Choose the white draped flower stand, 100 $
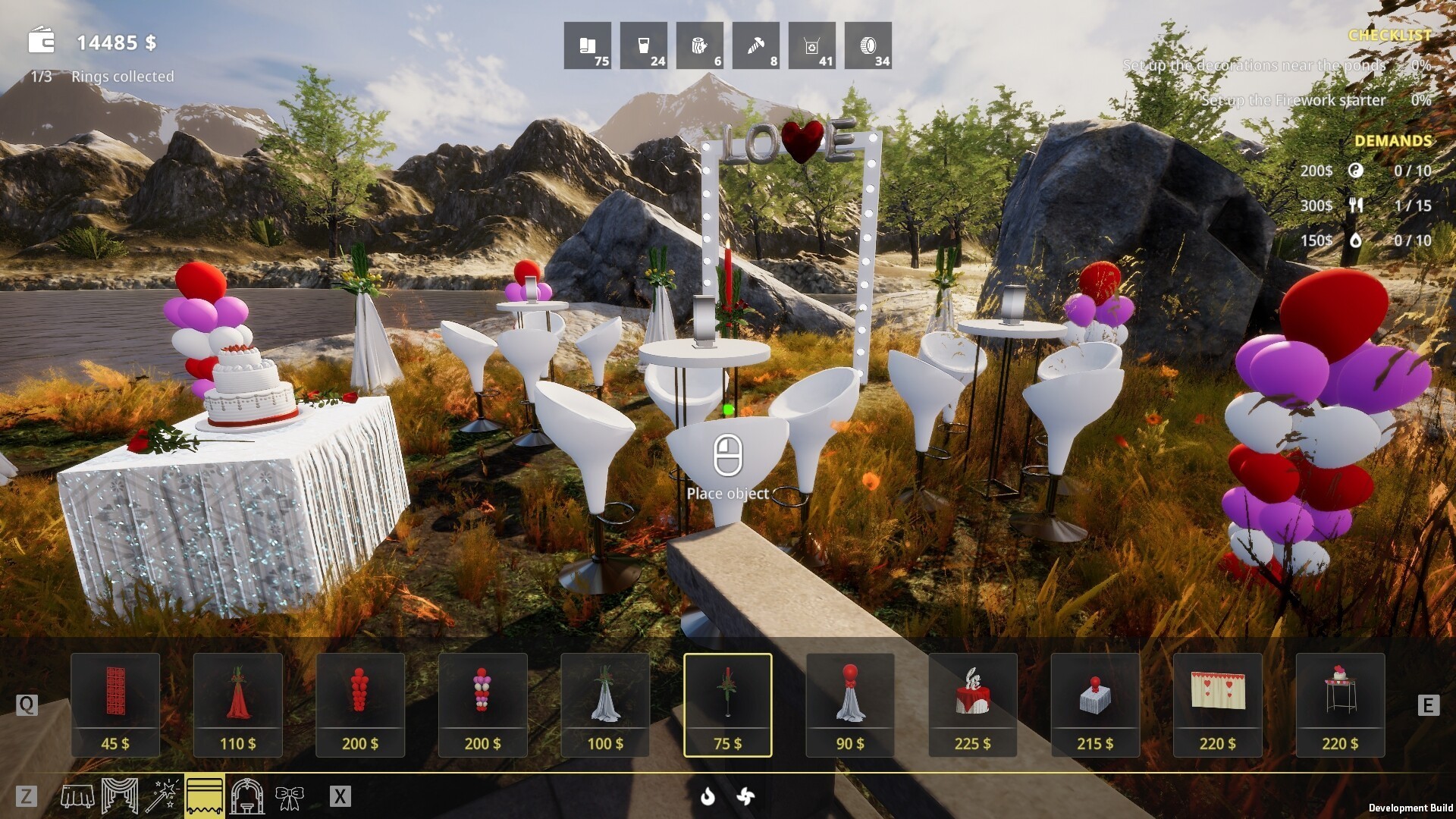 click(x=605, y=704)
